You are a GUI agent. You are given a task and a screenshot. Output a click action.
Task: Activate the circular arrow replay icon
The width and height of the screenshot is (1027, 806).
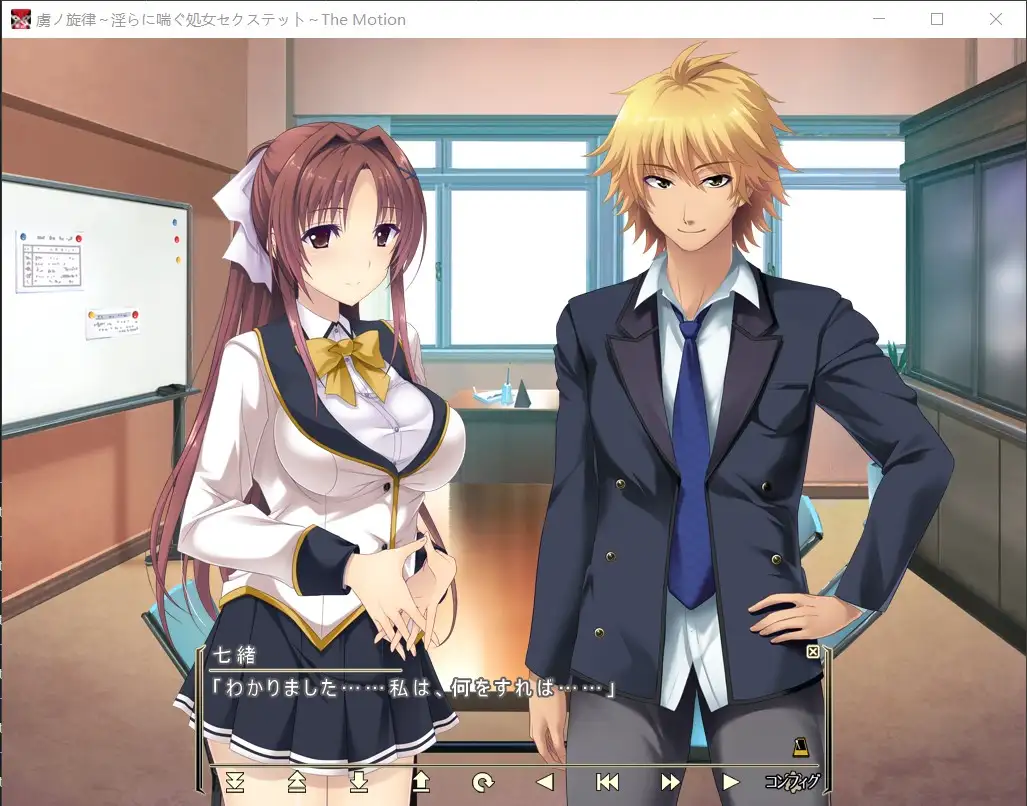click(483, 781)
